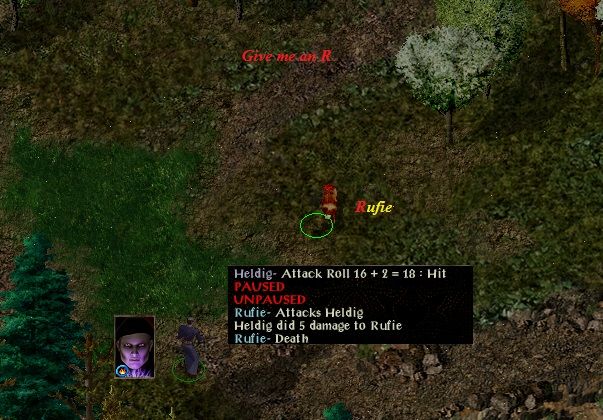Click the flame status icon on the portrait
Viewport: 603px width, 420px height.
click(121, 371)
